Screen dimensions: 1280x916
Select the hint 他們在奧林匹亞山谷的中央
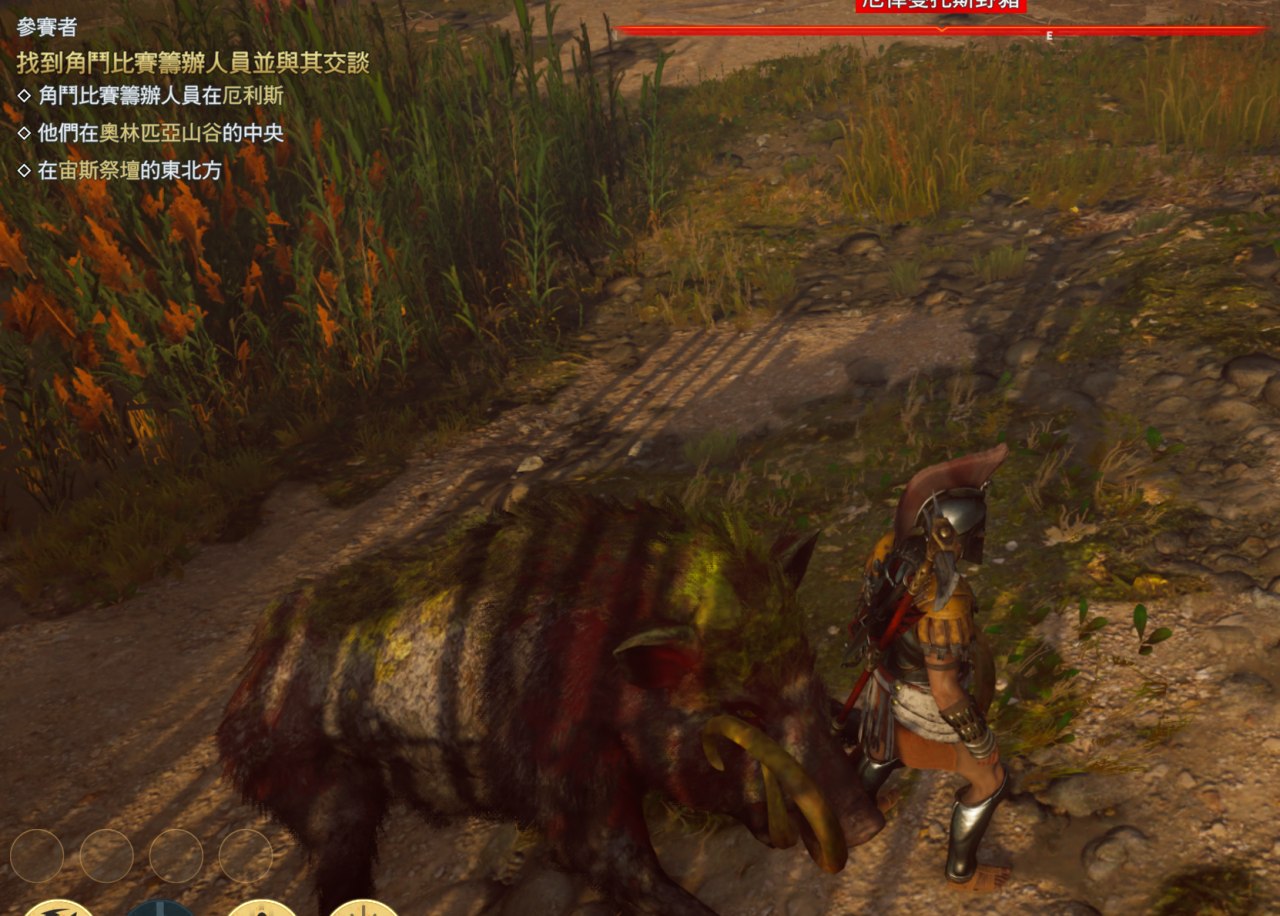click(168, 132)
